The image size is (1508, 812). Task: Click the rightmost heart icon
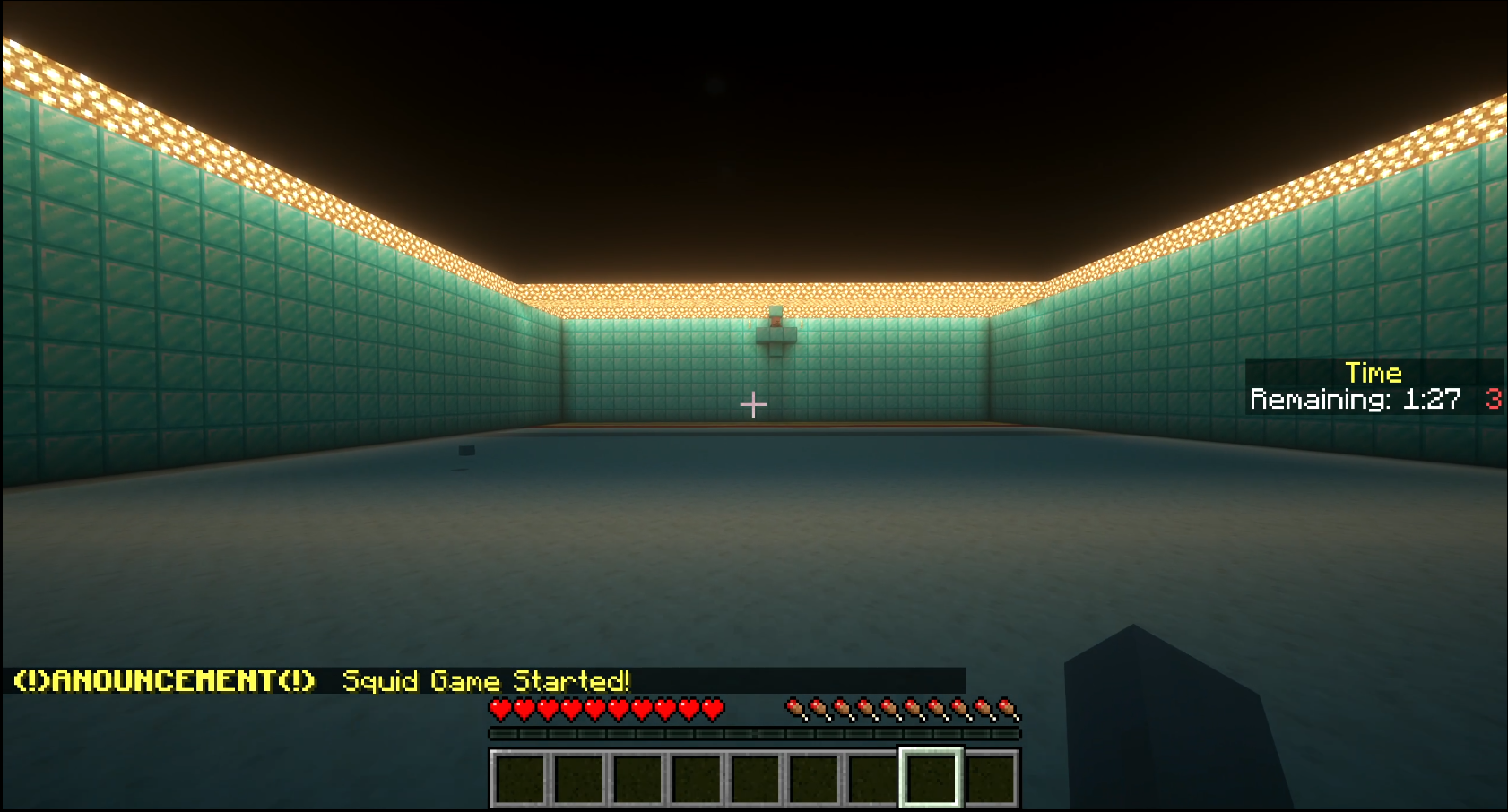711,708
